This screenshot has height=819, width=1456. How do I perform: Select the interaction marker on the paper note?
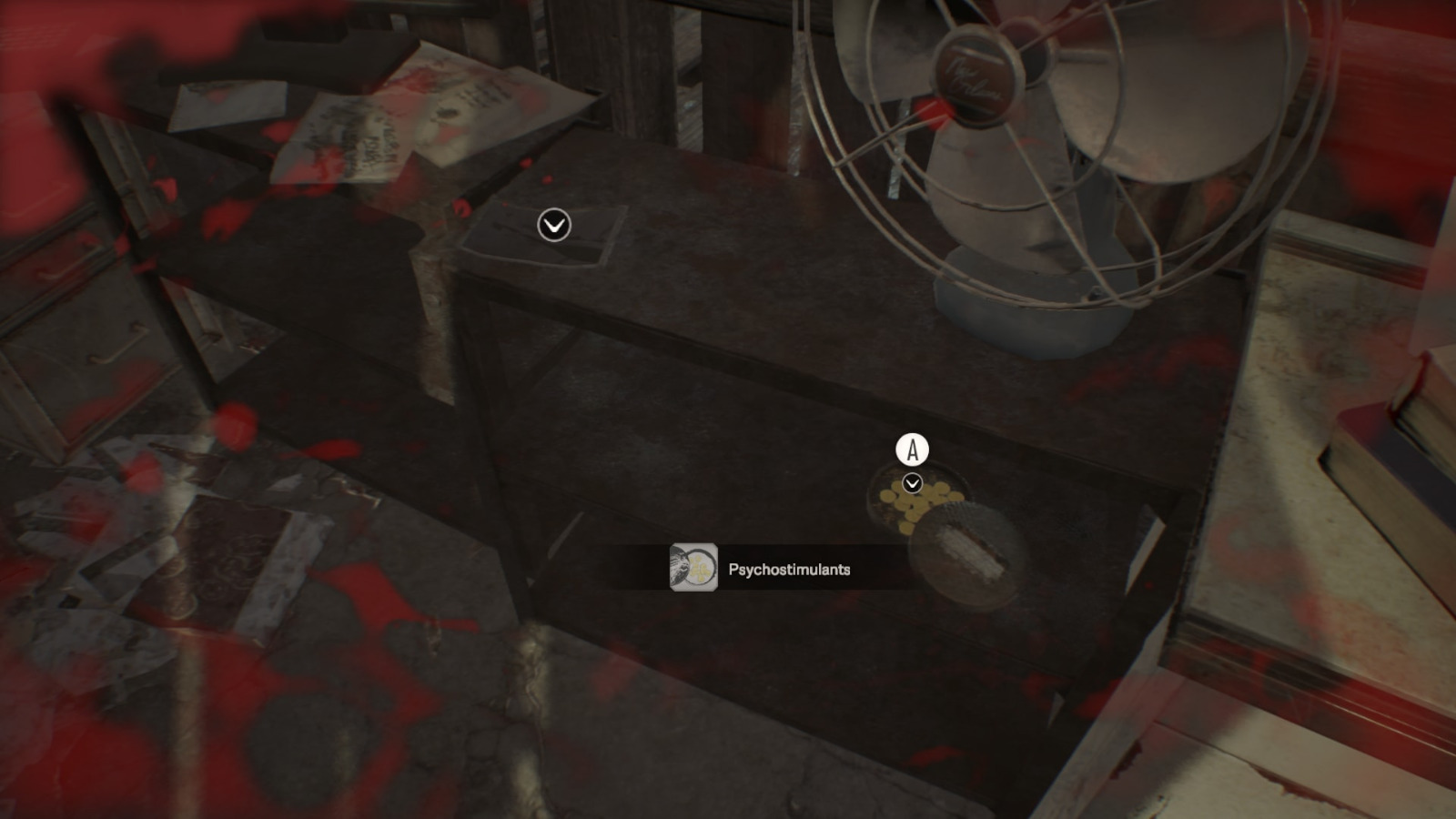554,225
